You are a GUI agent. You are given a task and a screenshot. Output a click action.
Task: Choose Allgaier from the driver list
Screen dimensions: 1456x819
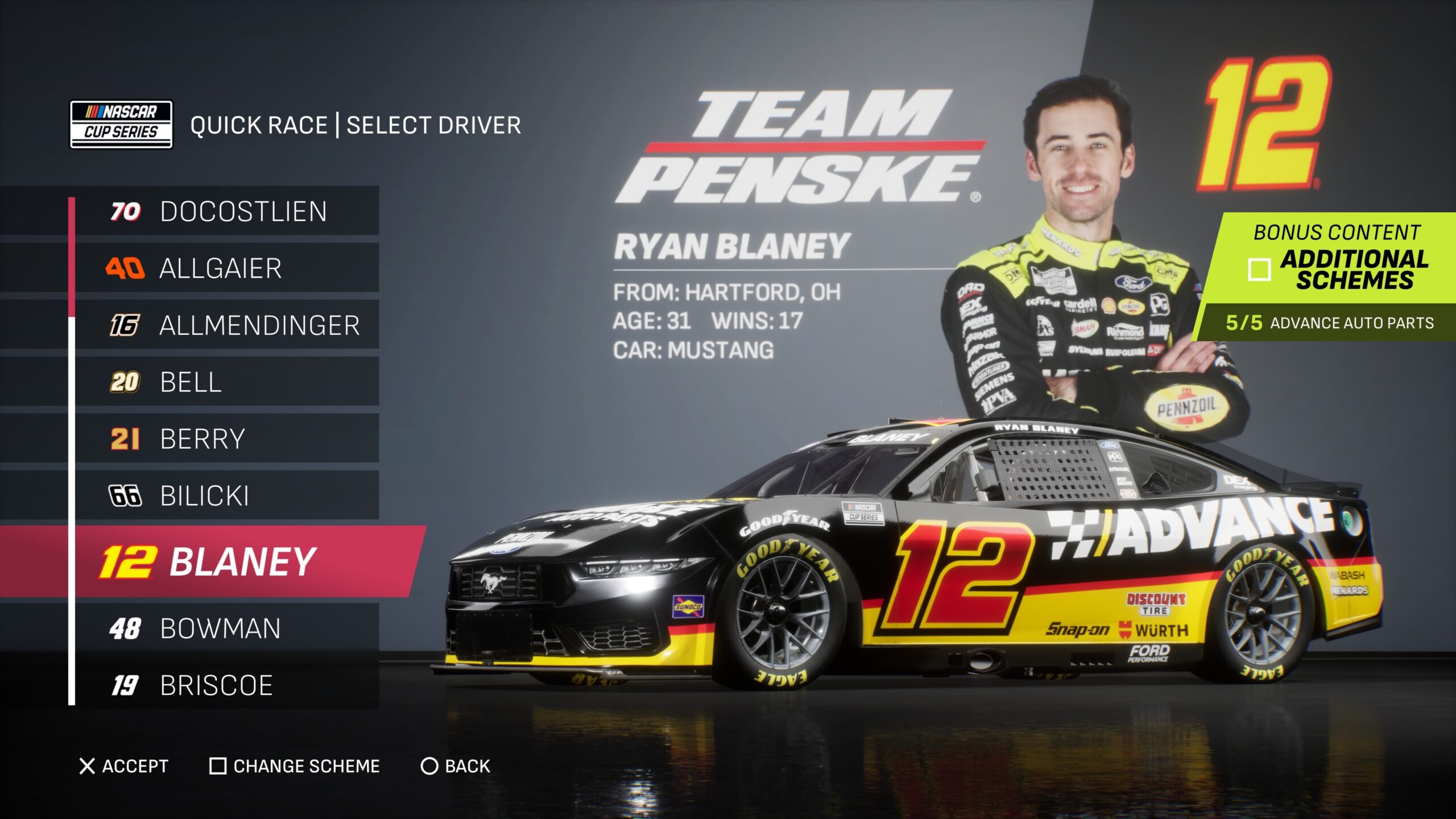(226, 268)
